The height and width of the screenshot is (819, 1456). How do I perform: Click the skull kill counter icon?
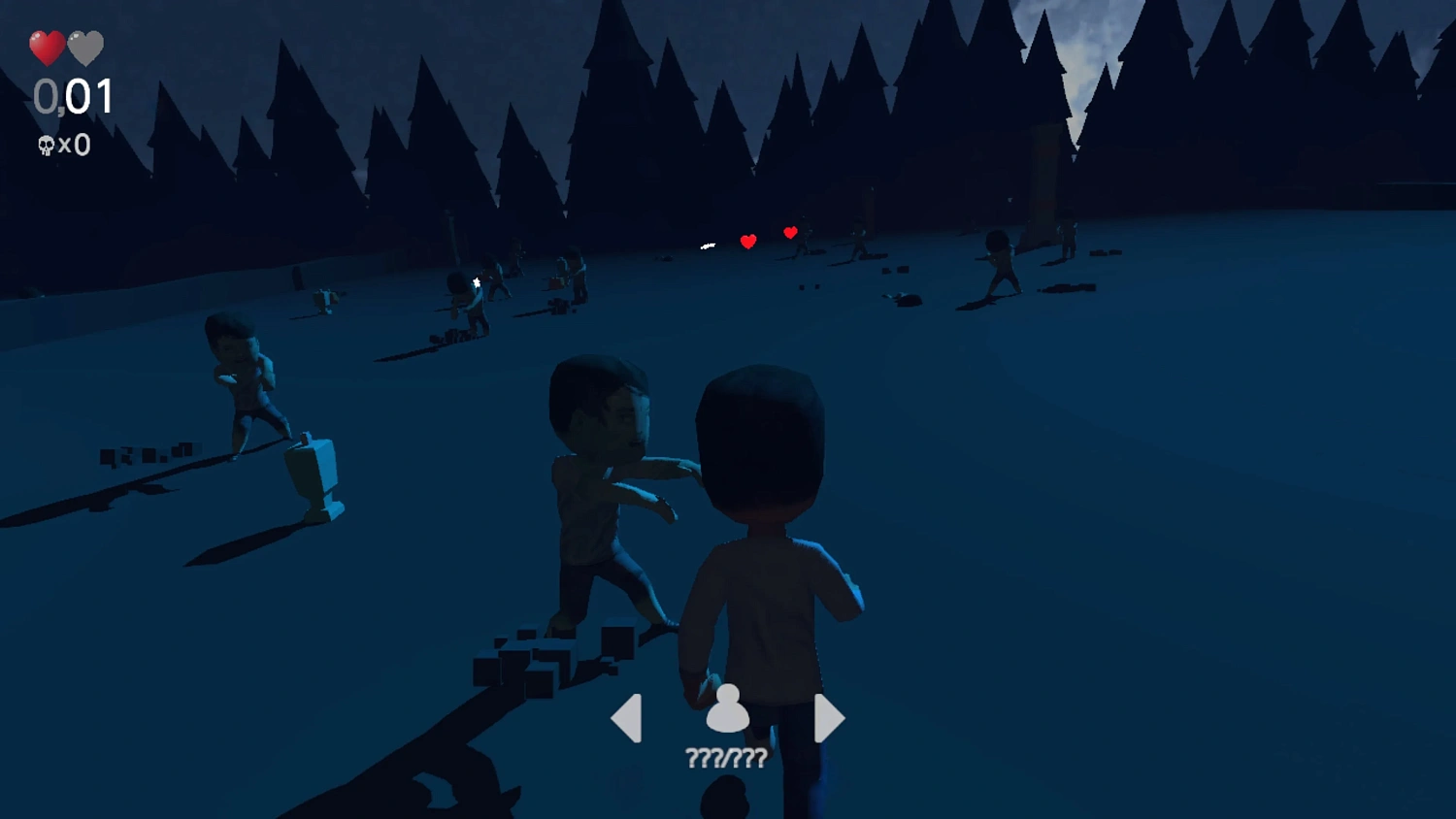coord(47,144)
